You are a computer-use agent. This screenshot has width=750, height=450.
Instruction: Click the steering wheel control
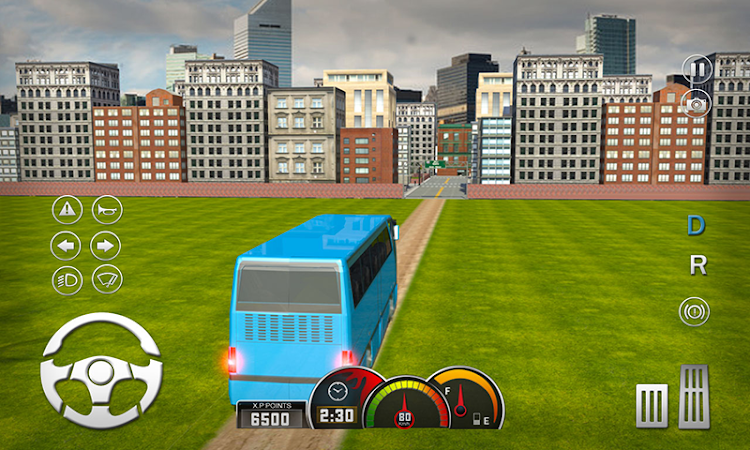(x=100, y=371)
